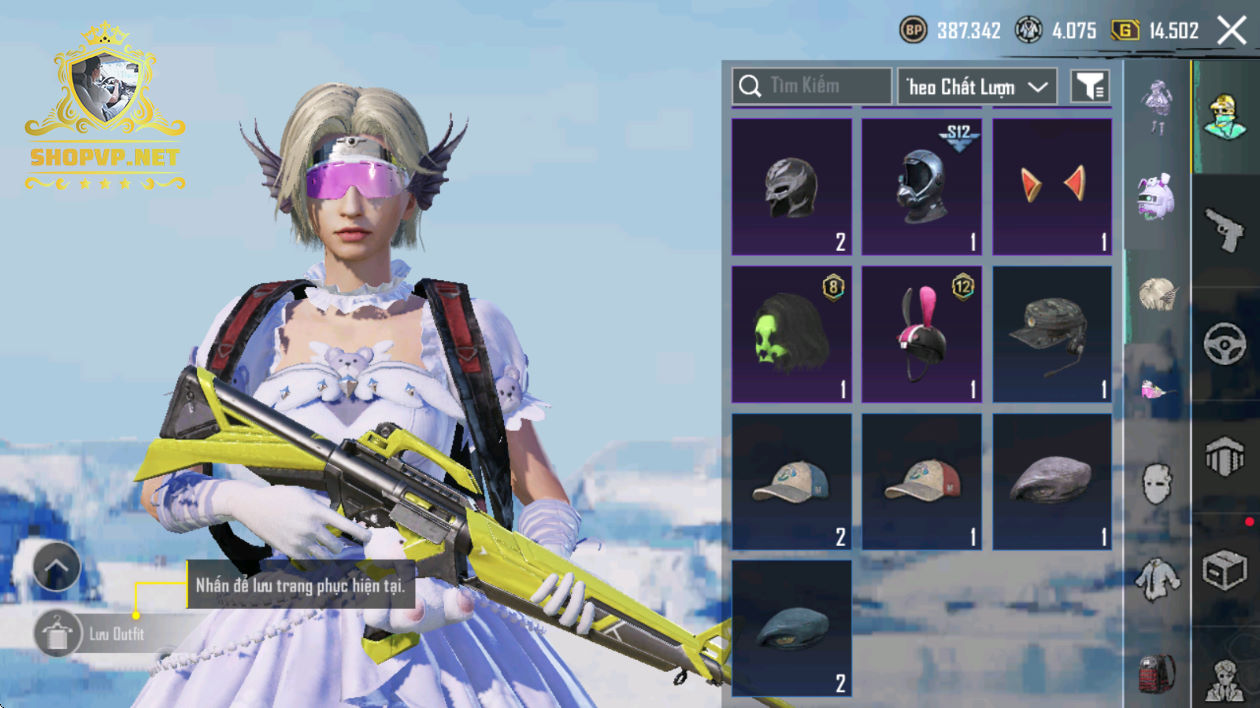
Task: Select the S12 gas mask helmet
Action: coord(921,187)
